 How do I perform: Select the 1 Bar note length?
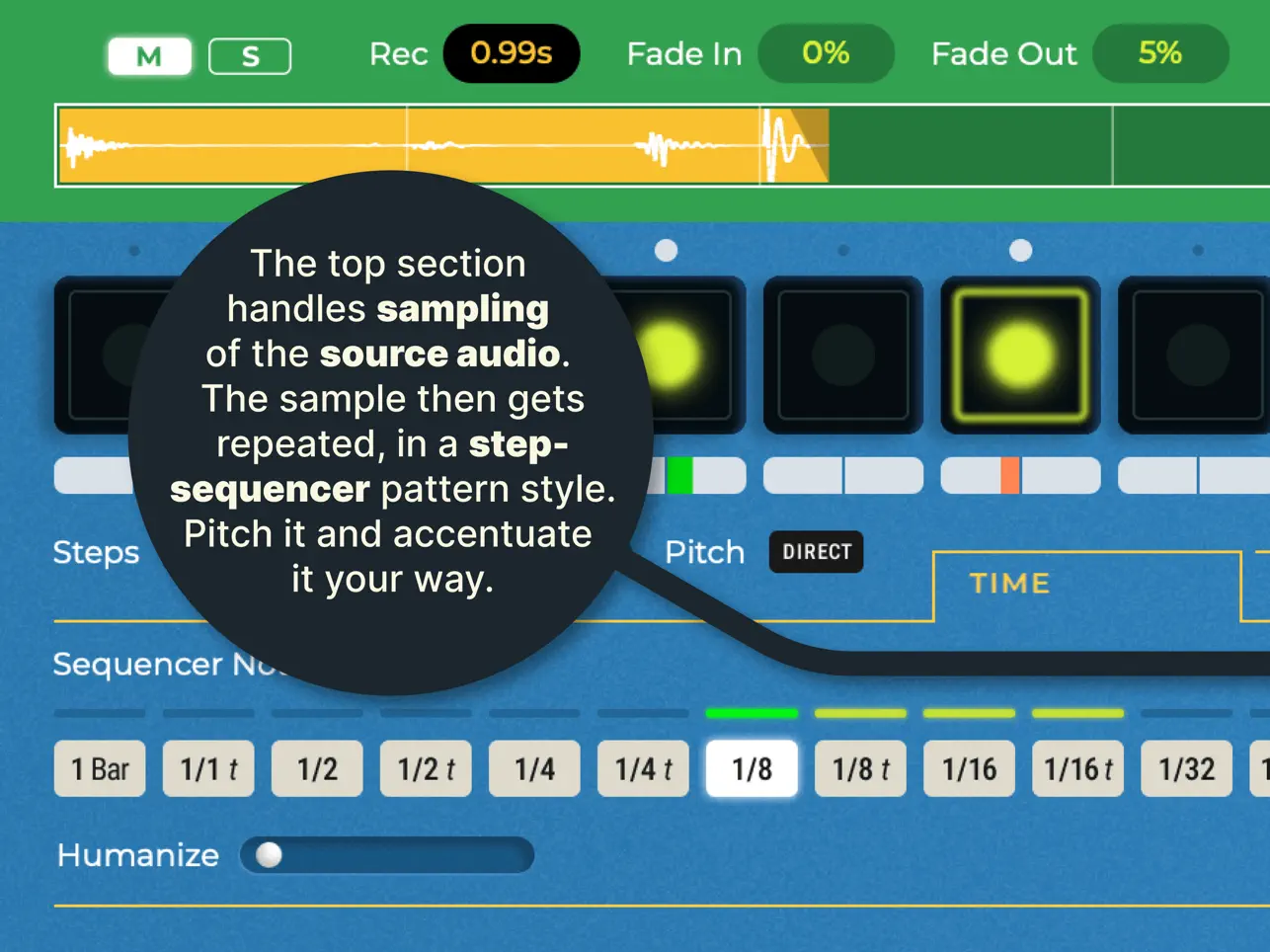pos(100,768)
